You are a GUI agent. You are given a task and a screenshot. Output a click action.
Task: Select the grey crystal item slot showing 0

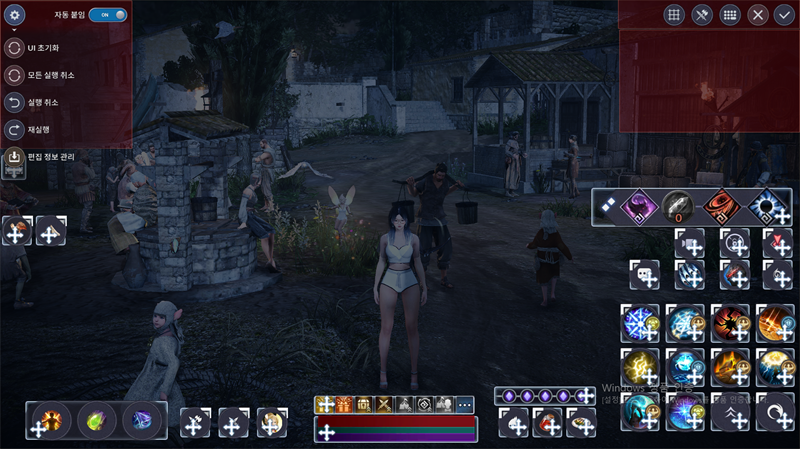coord(678,207)
